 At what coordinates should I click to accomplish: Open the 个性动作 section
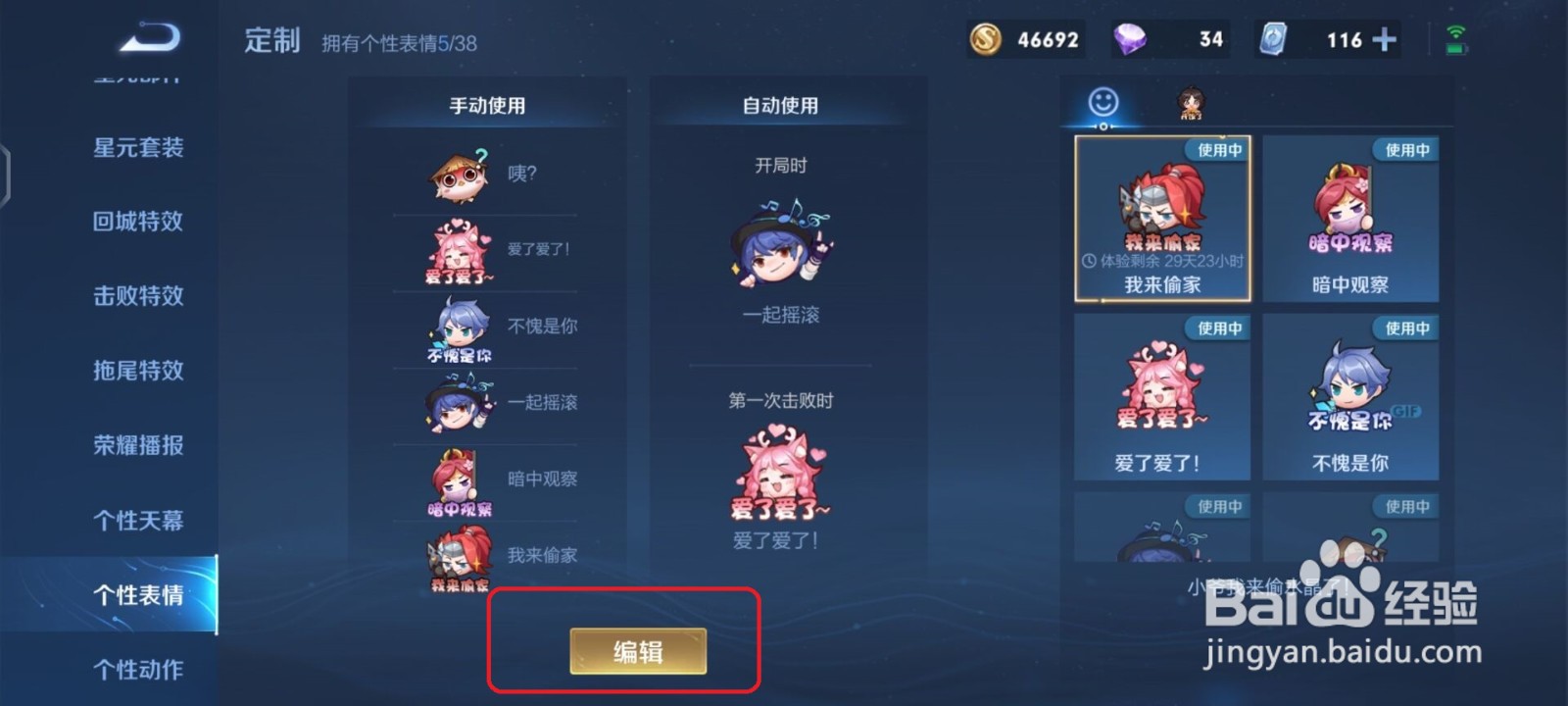[x=136, y=668]
